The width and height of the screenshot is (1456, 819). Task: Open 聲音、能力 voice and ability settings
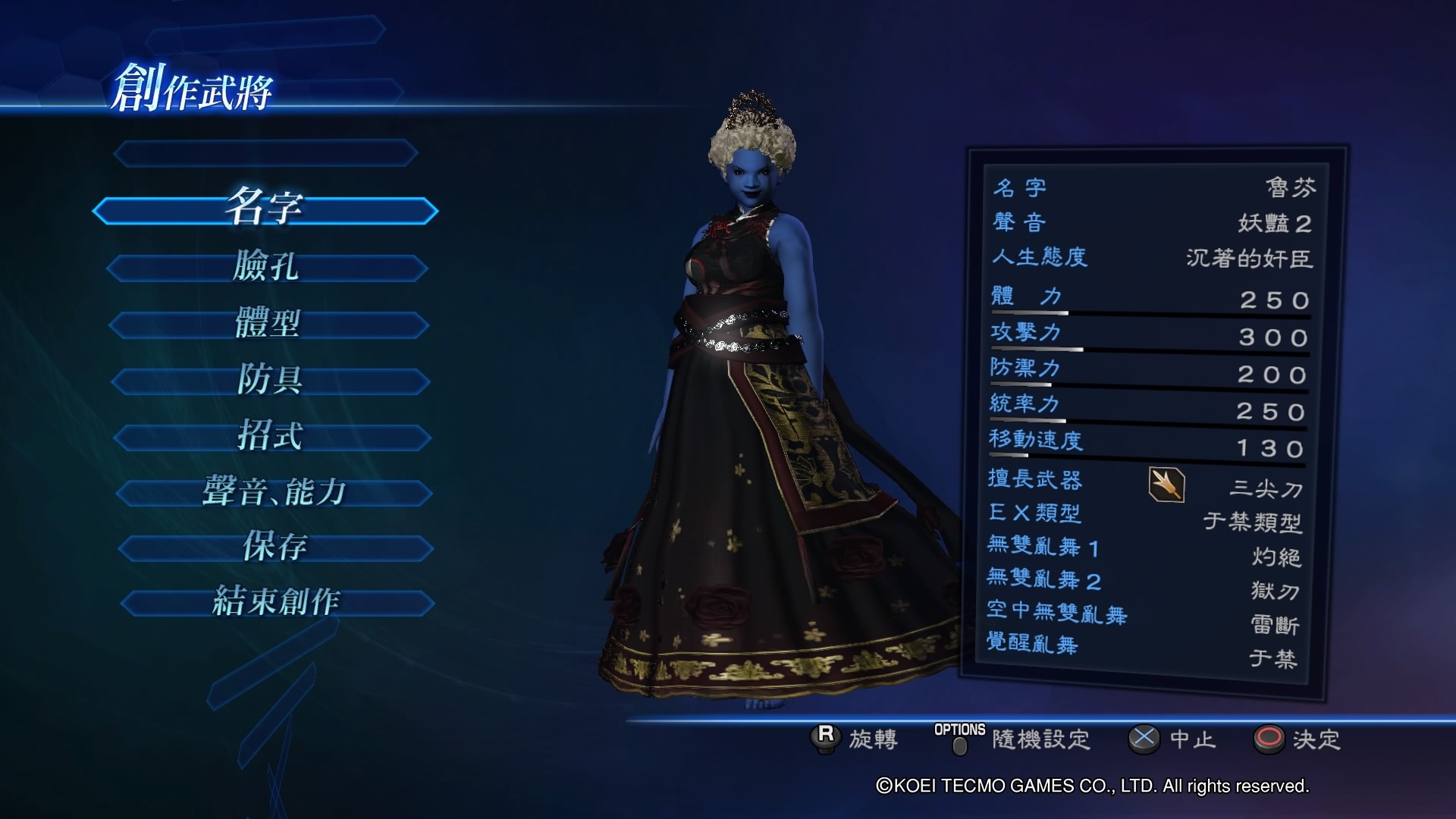274,493
